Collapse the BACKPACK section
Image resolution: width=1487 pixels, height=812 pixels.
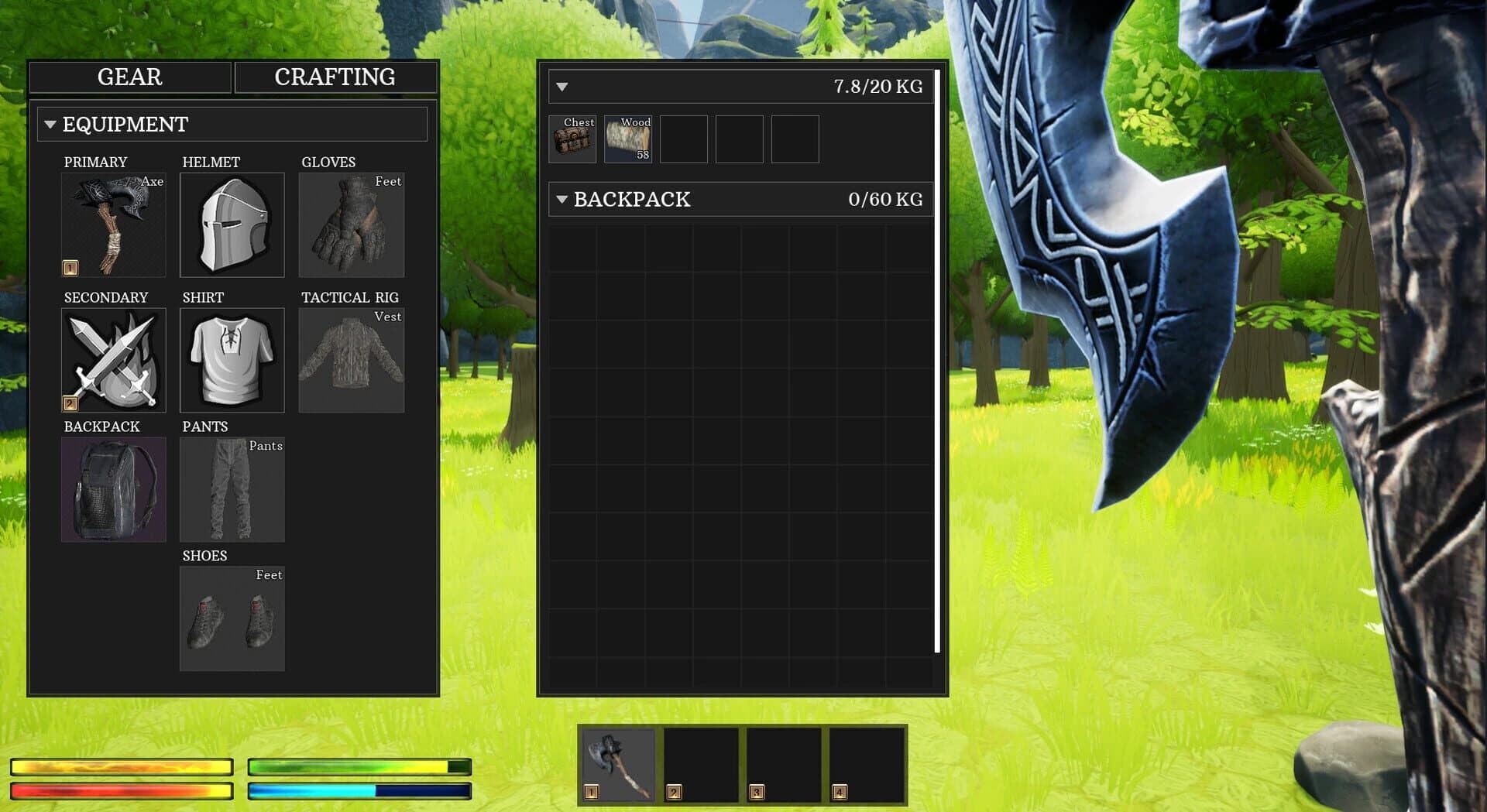click(x=561, y=200)
